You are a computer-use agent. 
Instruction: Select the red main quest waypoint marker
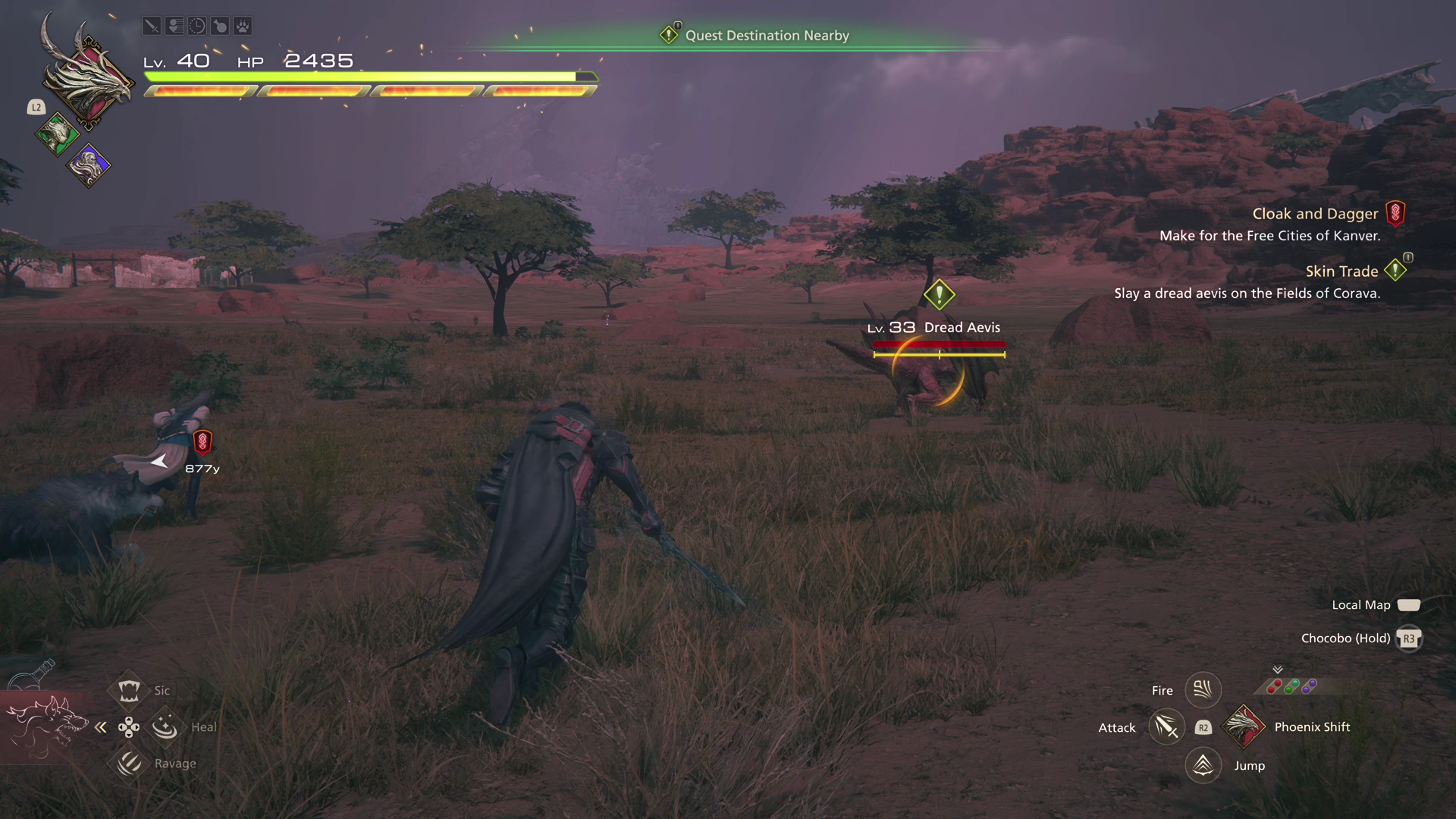click(202, 442)
